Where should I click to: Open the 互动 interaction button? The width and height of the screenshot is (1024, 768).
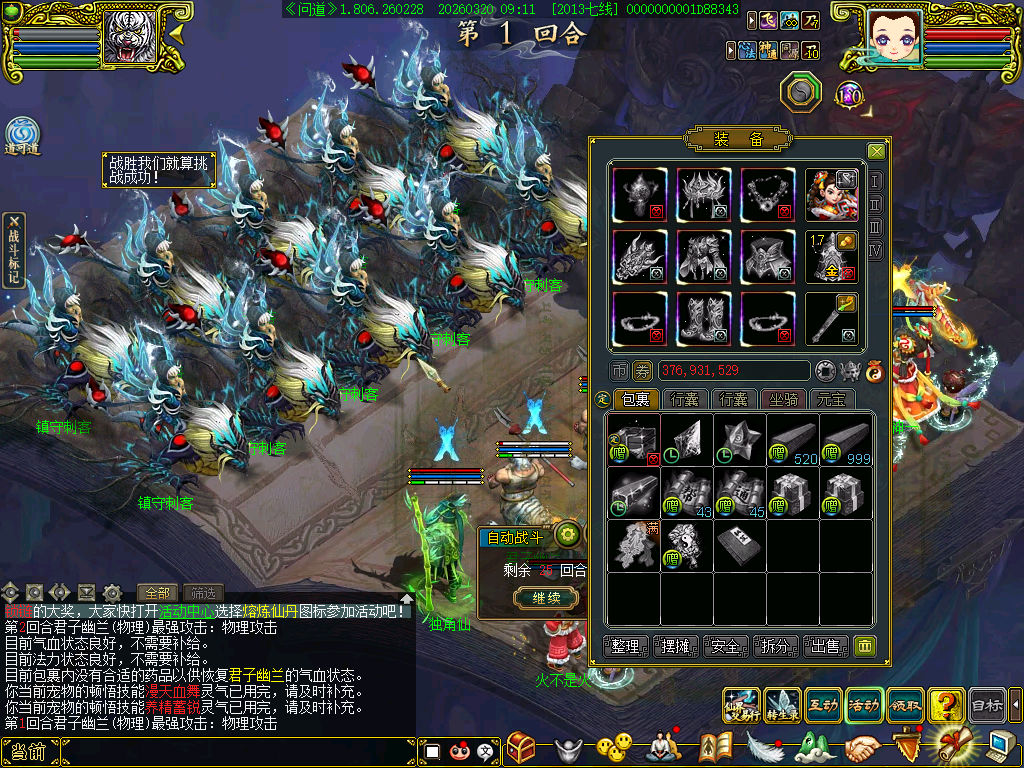click(822, 705)
